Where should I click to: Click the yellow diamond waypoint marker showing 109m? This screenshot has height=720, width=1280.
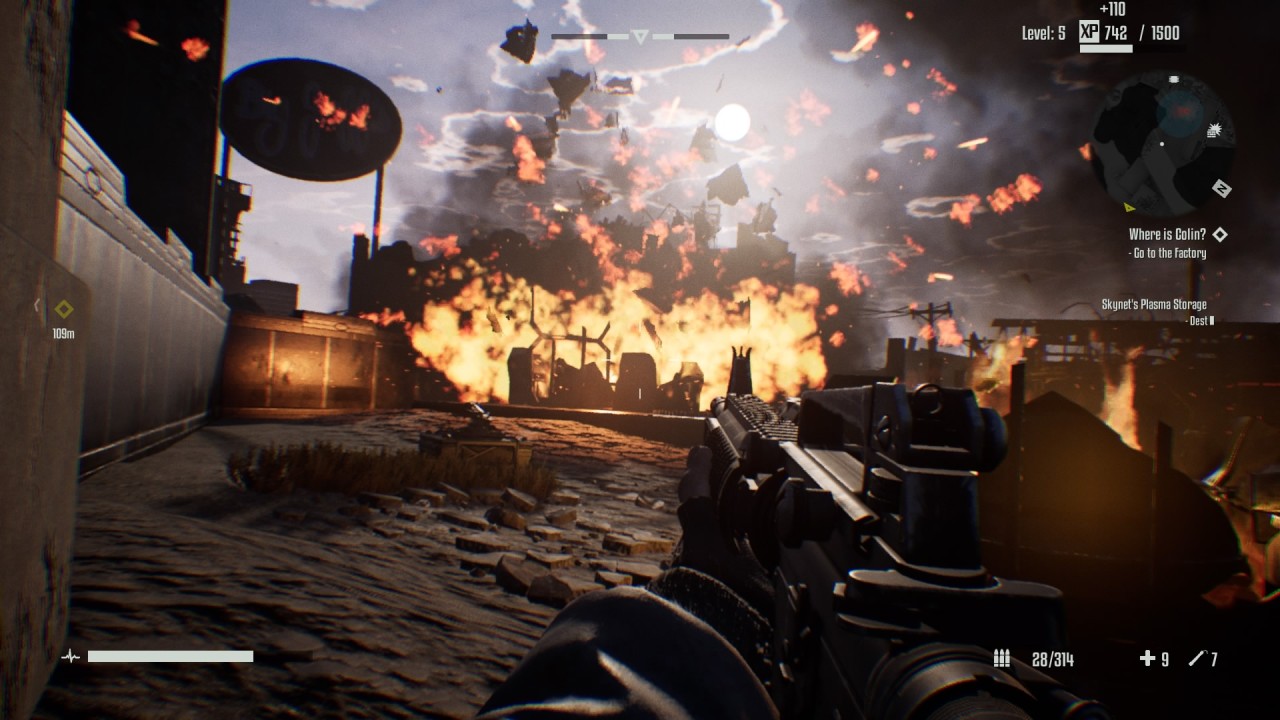coord(64,309)
